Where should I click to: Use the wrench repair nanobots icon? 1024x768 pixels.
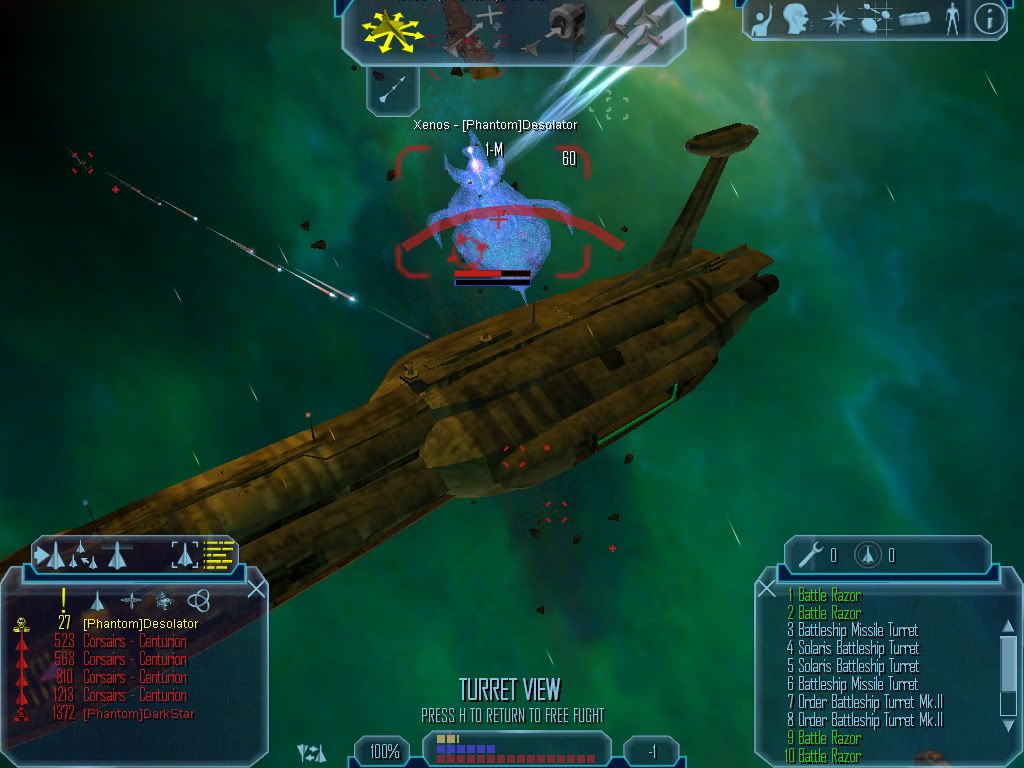point(811,554)
